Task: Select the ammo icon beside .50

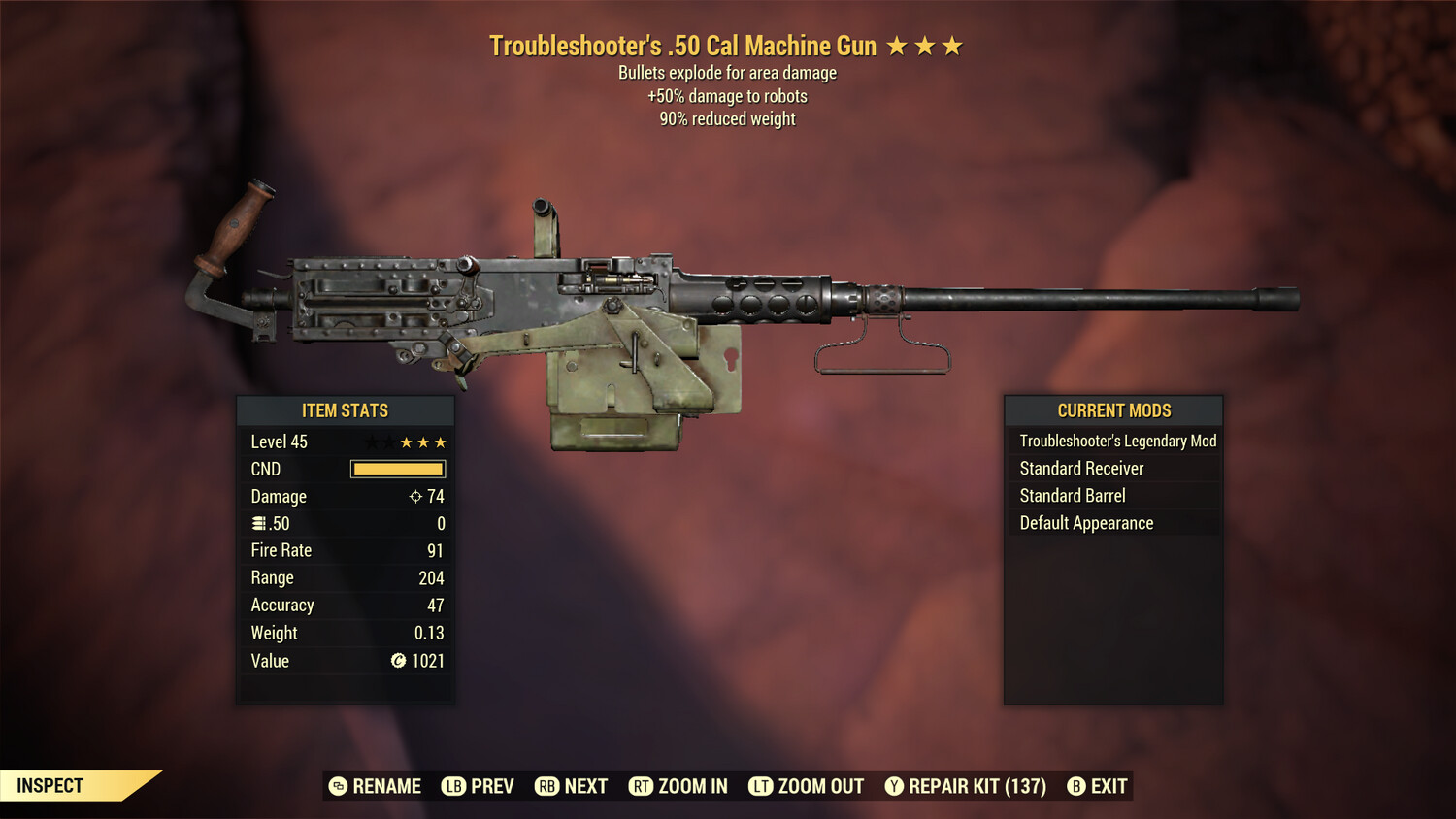Action: 258,523
